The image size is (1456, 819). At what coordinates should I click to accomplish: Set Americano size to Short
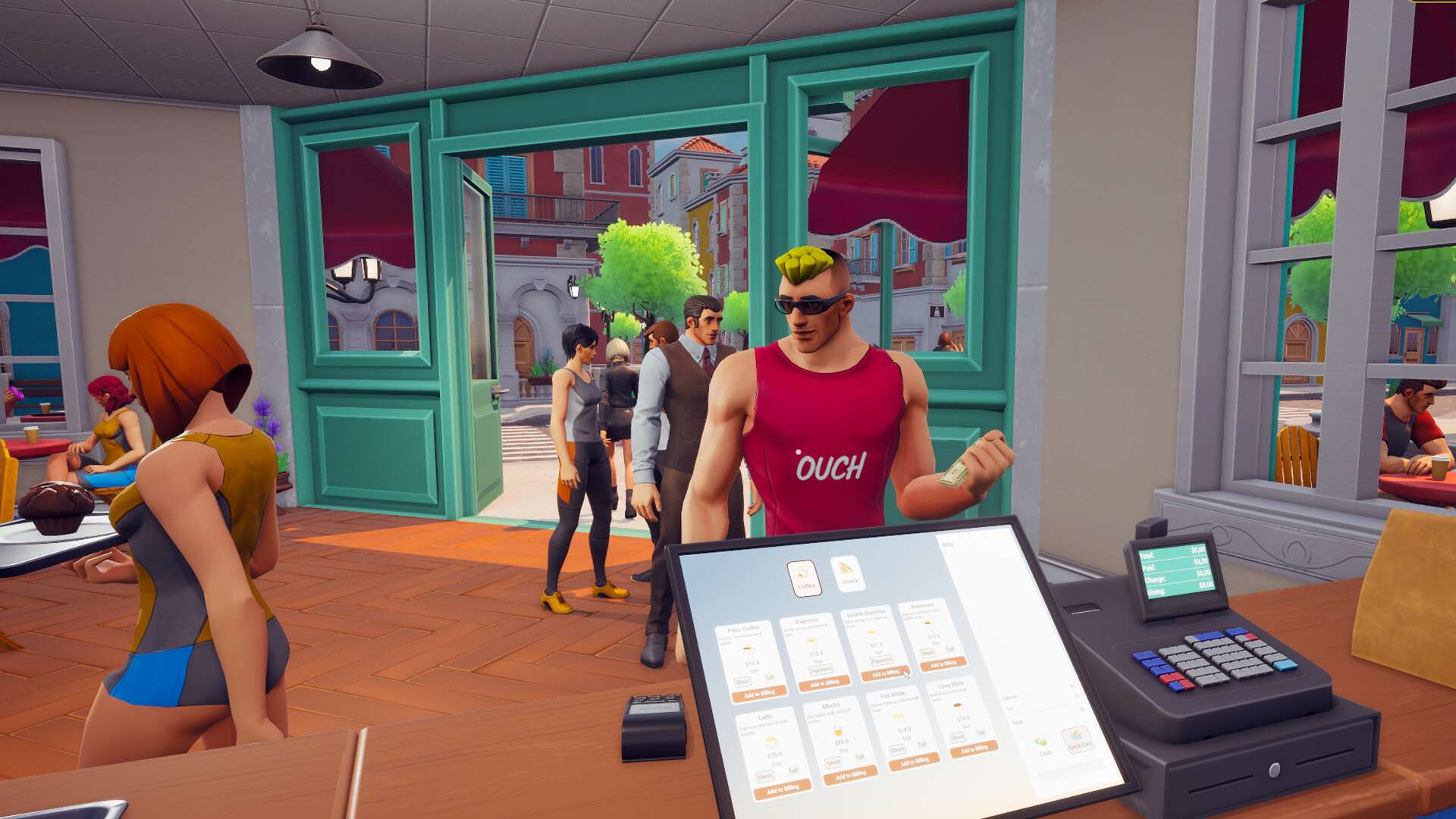927,652
